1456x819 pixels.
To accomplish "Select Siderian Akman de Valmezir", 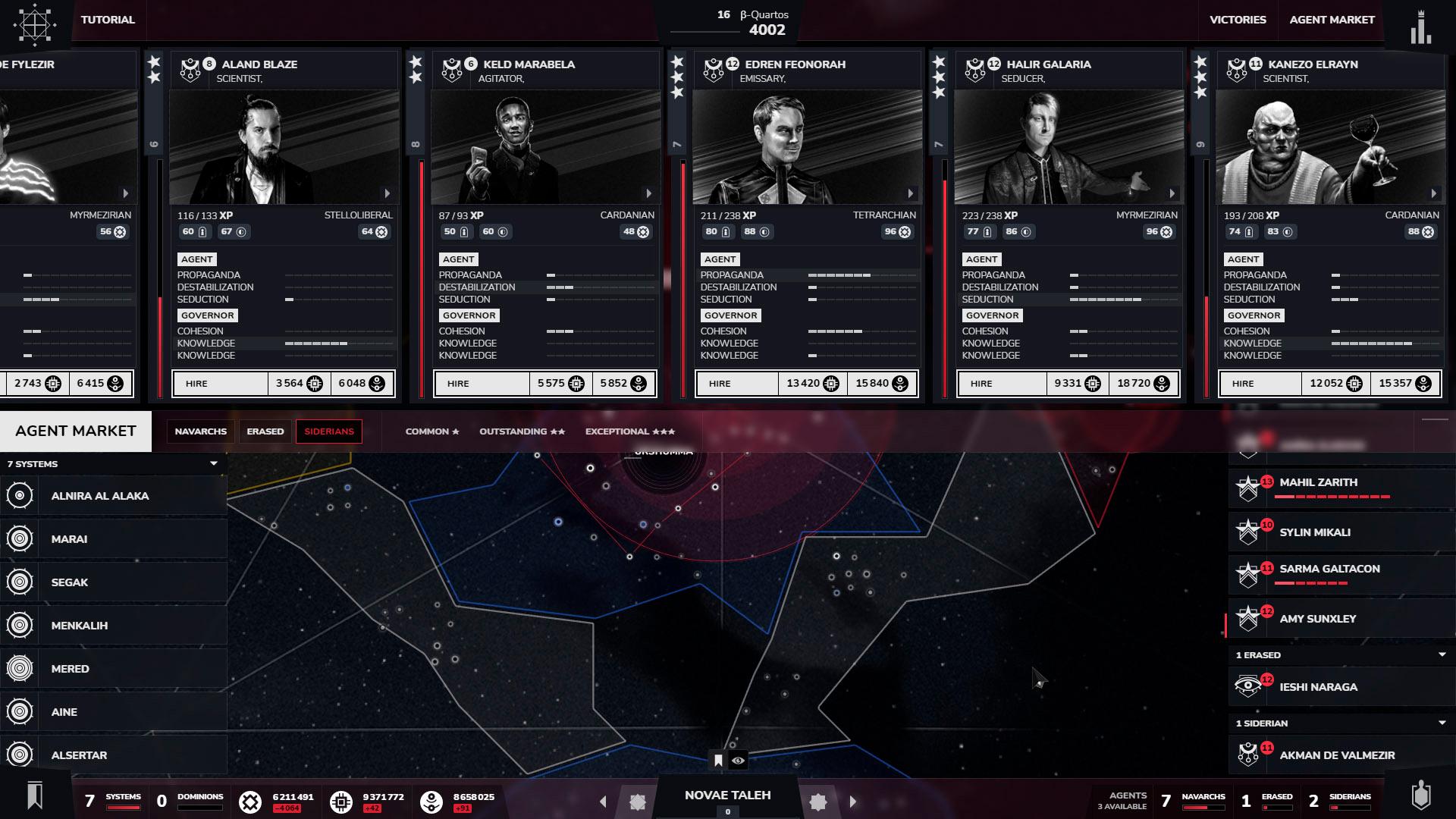I will click(x=1337, y=755).
